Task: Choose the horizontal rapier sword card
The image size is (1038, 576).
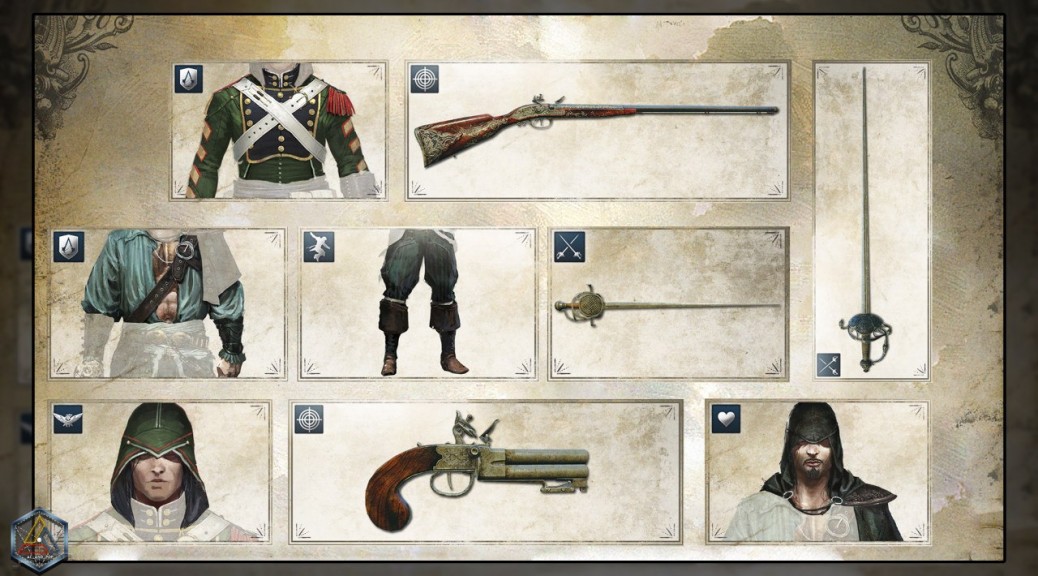Action: [668, 304]
